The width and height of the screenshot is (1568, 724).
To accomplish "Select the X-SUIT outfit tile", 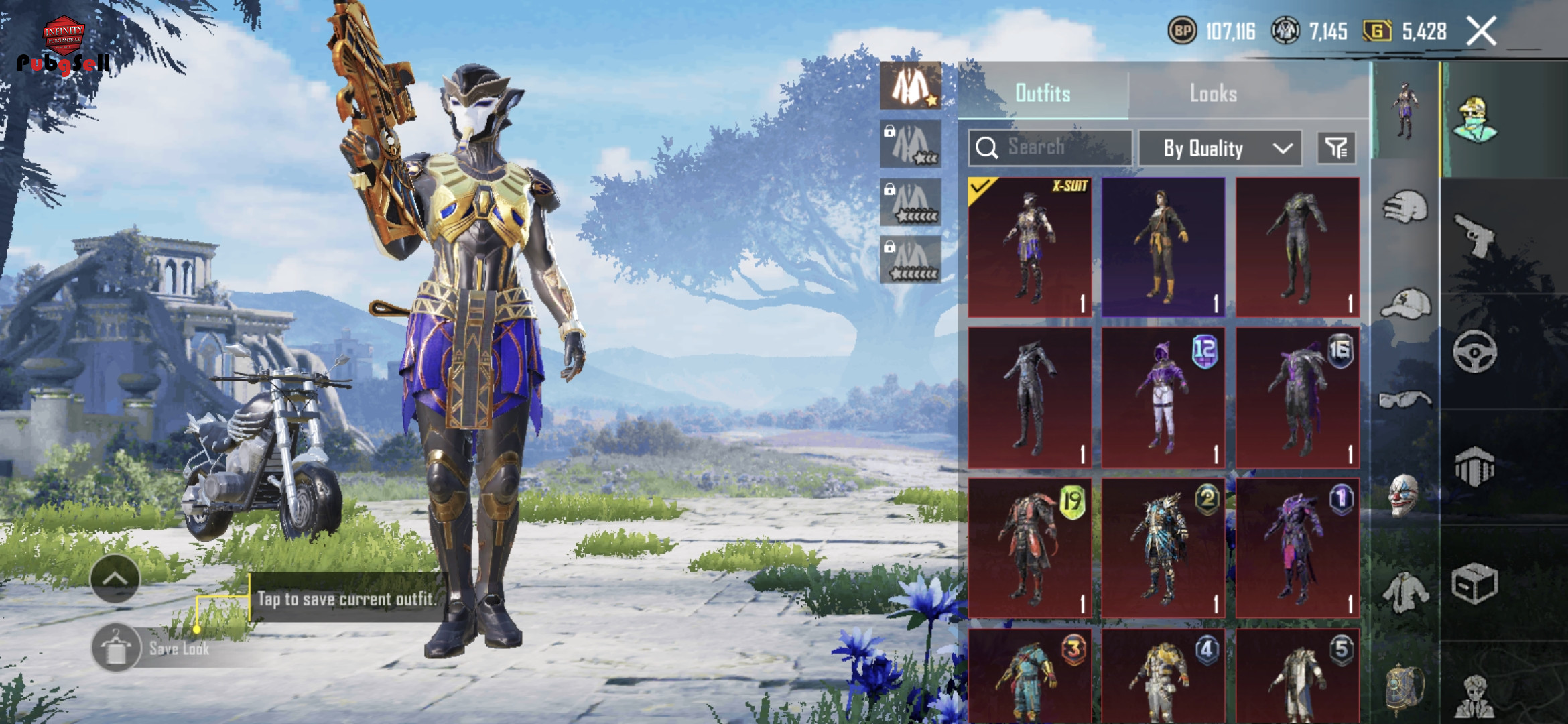I will 1029,247.
